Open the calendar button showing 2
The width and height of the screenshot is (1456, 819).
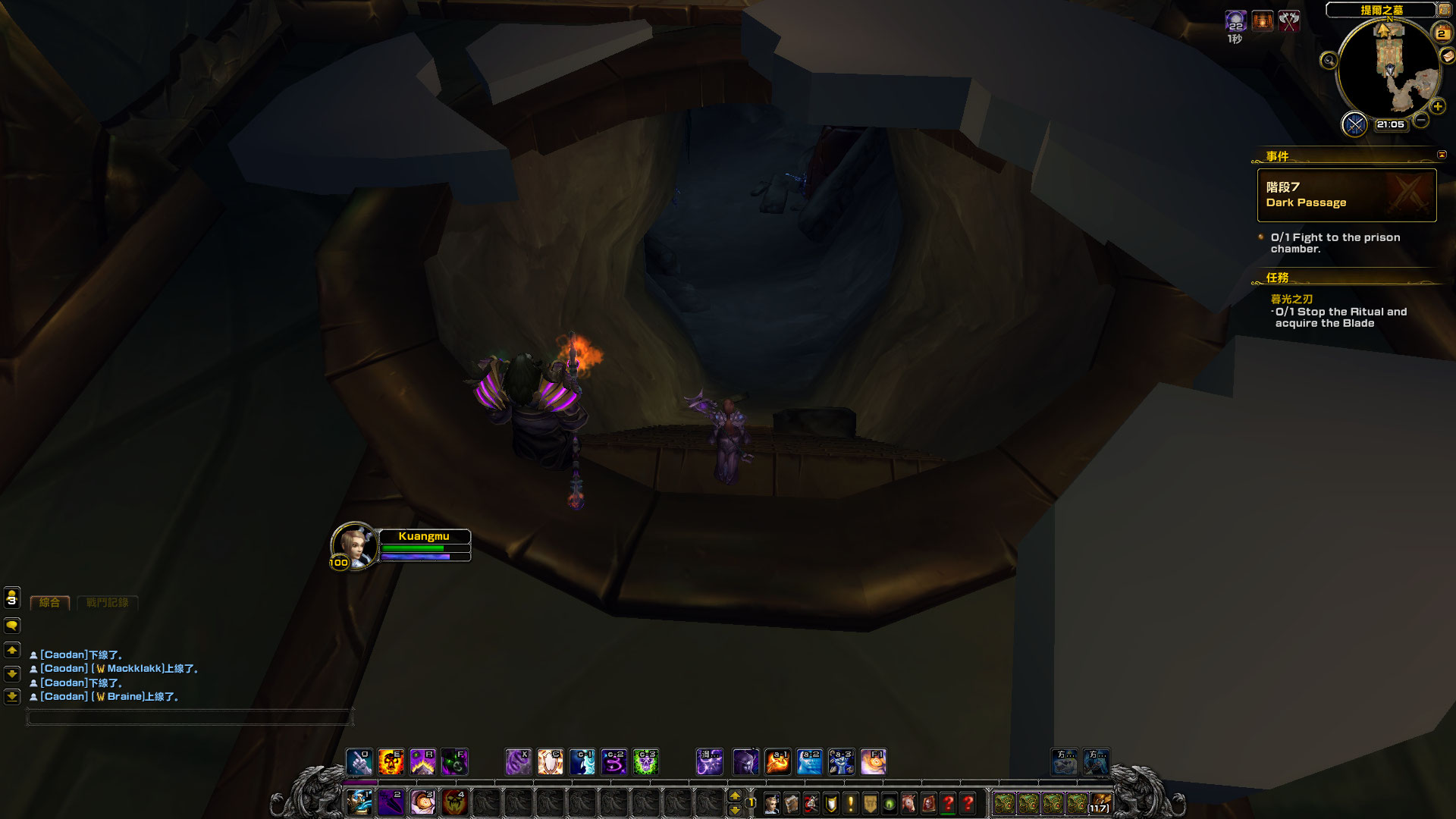tap(1441, 33)
